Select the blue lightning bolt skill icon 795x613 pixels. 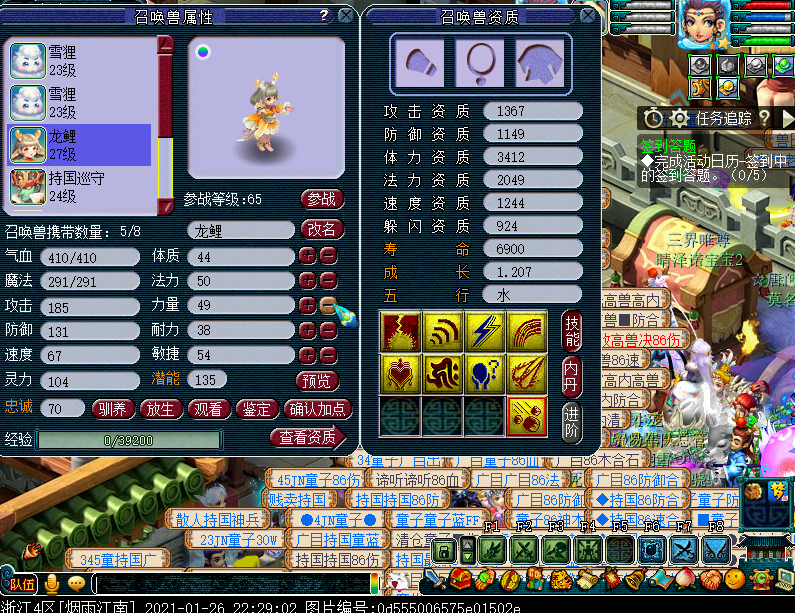(484, 330)
